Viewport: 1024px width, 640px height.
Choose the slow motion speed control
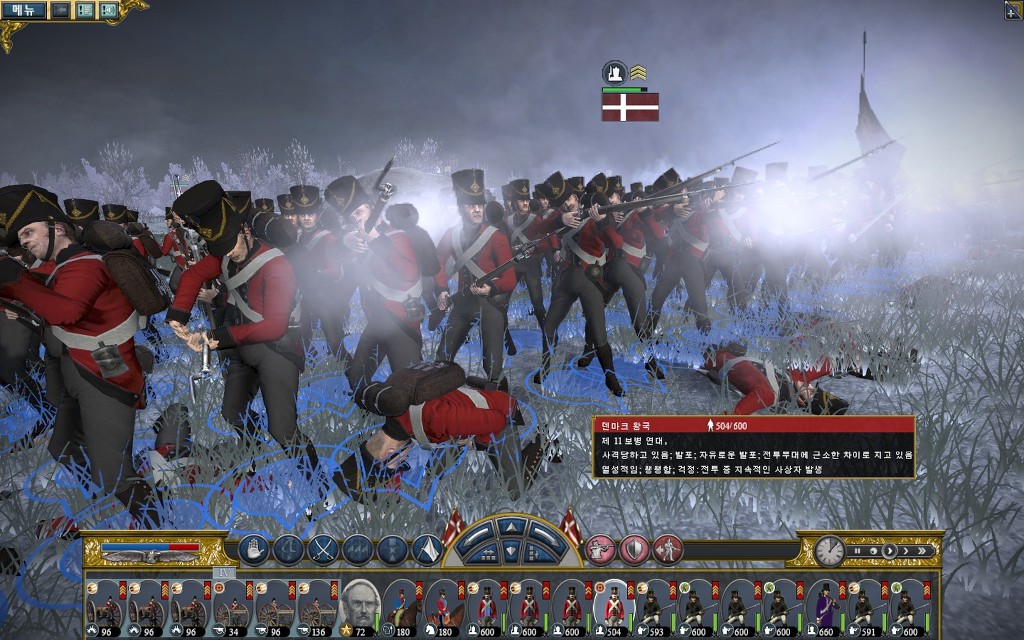click(x=871, y=550)
